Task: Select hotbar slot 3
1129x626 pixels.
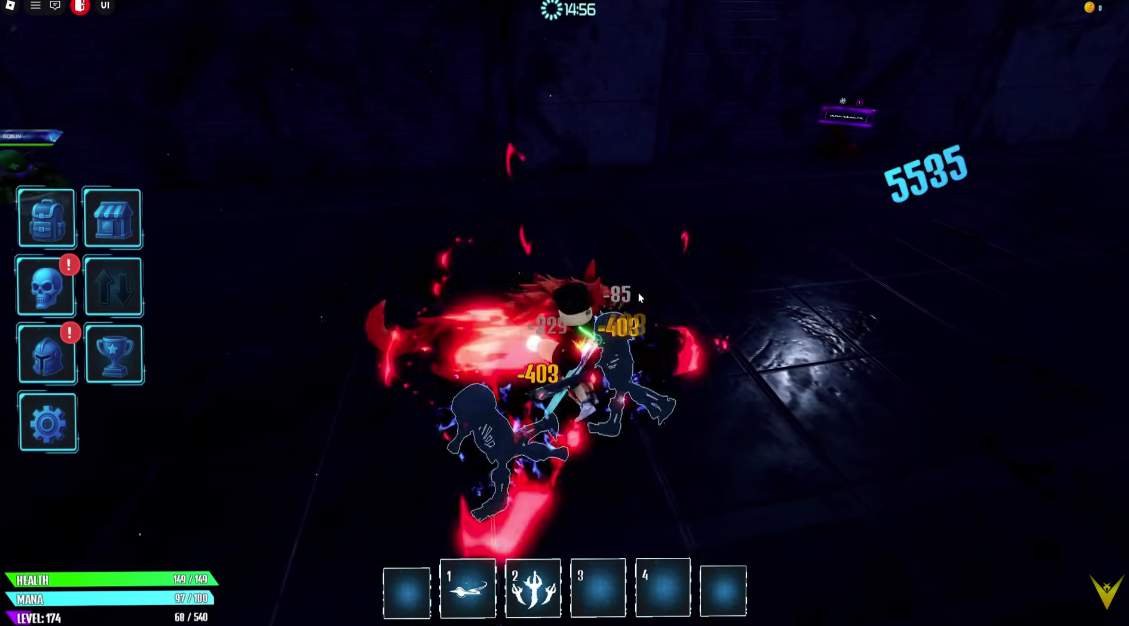Action: (598, 589)
